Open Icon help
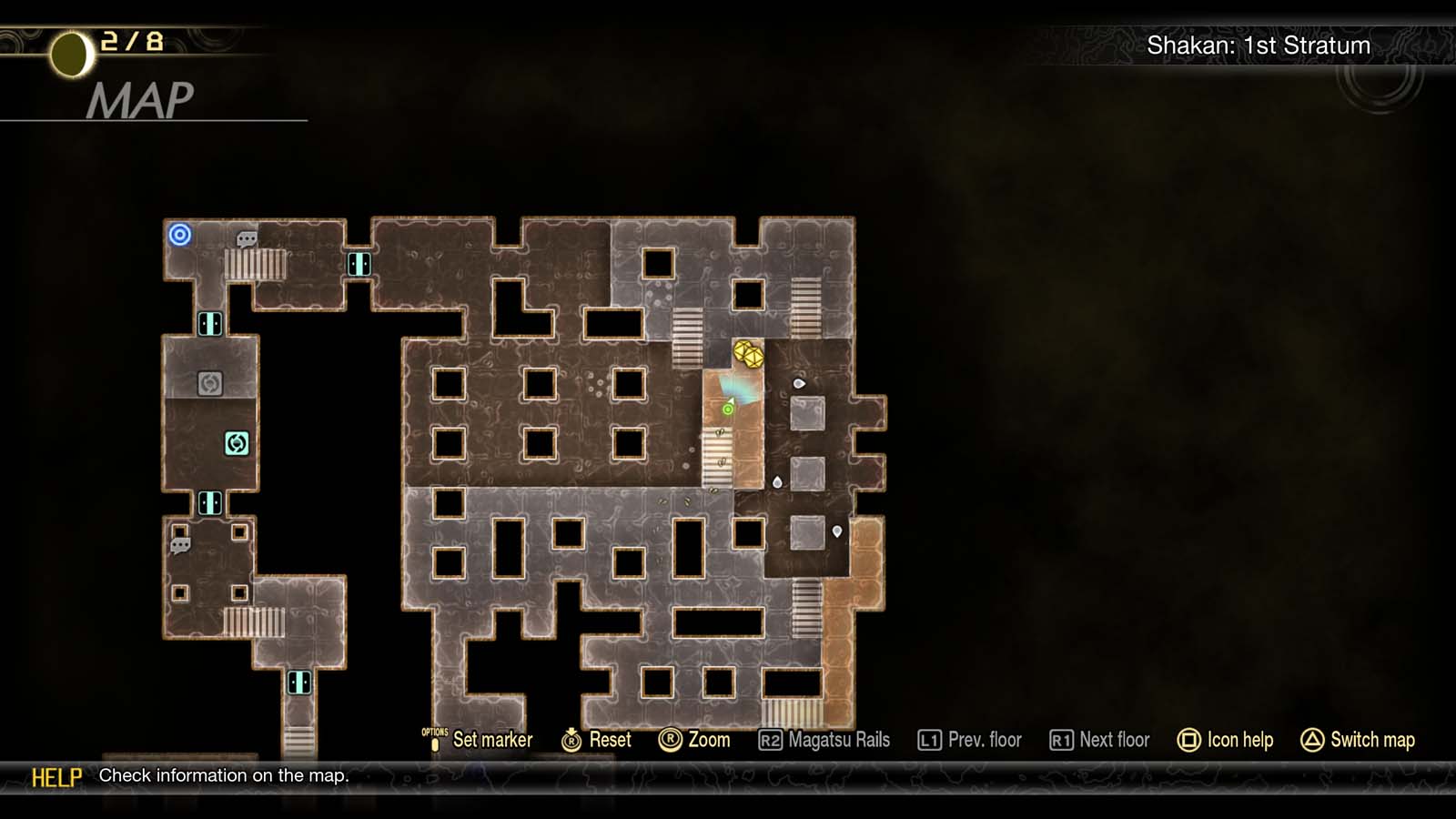The width and height of the screenshot is (1456, 819). pos(1226,740)
